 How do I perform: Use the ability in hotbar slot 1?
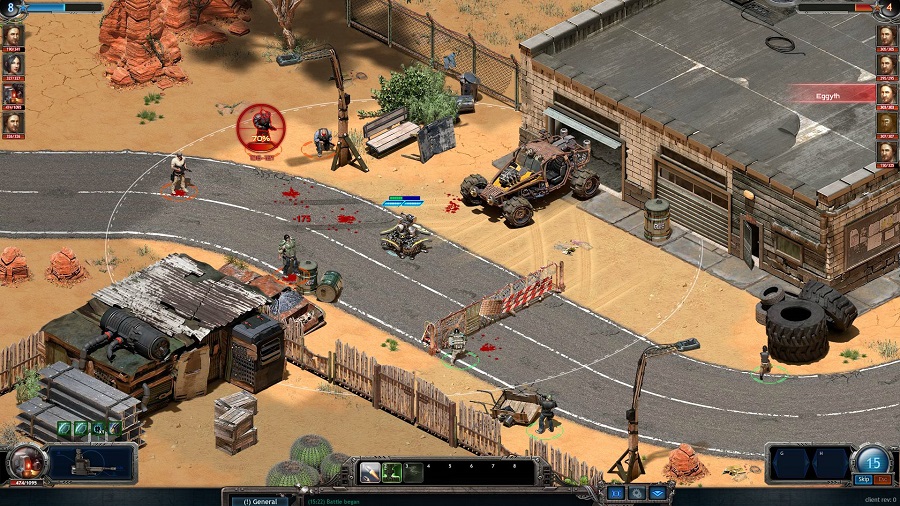click(369, 472)
